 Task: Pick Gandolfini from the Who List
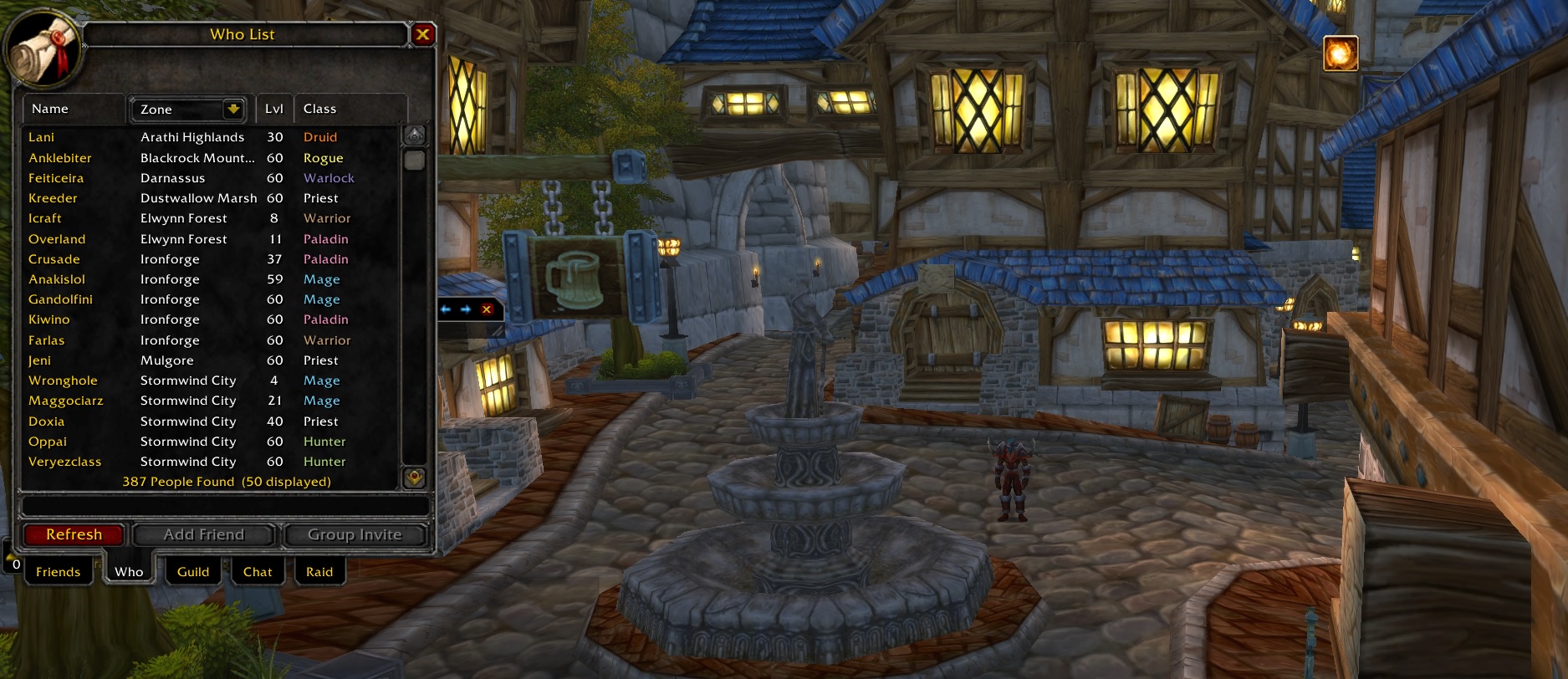pos(60,299)
